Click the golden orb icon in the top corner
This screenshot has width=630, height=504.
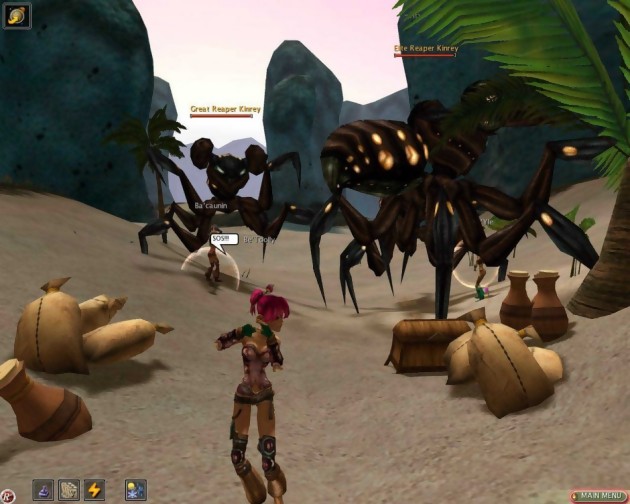(17, 15)
